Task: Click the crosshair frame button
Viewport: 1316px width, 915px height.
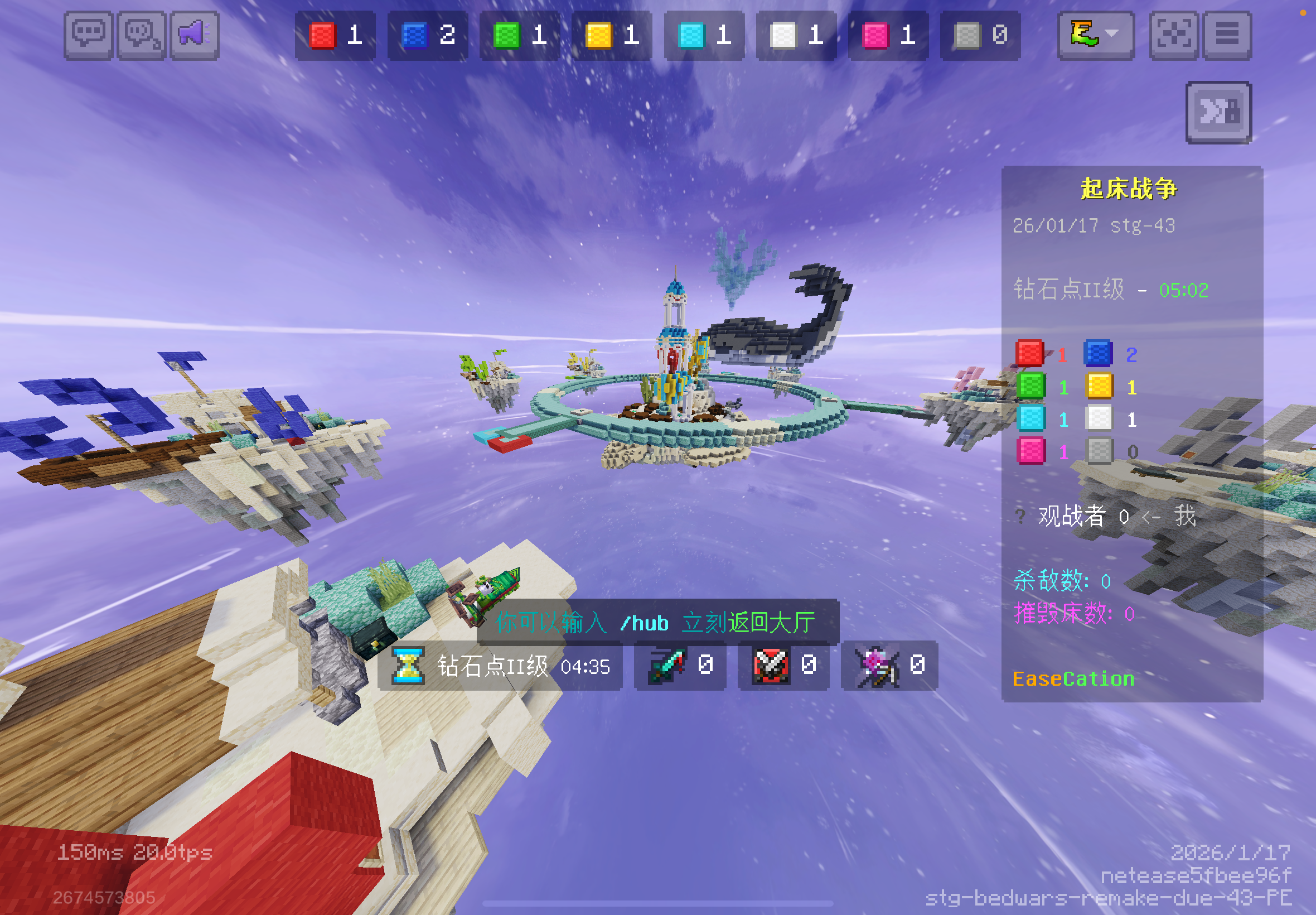Action: tap(1173, 35)
